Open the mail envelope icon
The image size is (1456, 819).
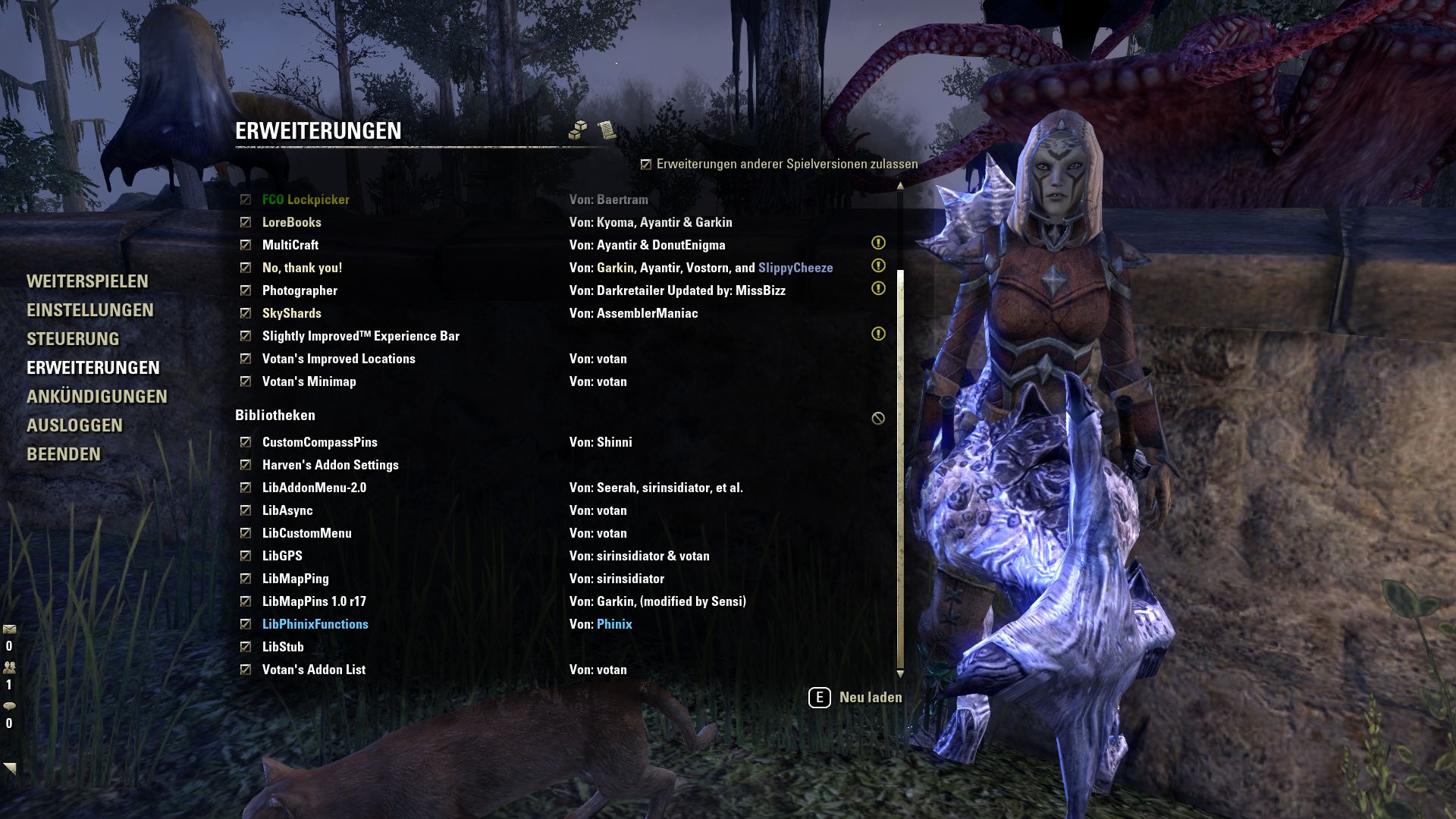pos(10,629)
